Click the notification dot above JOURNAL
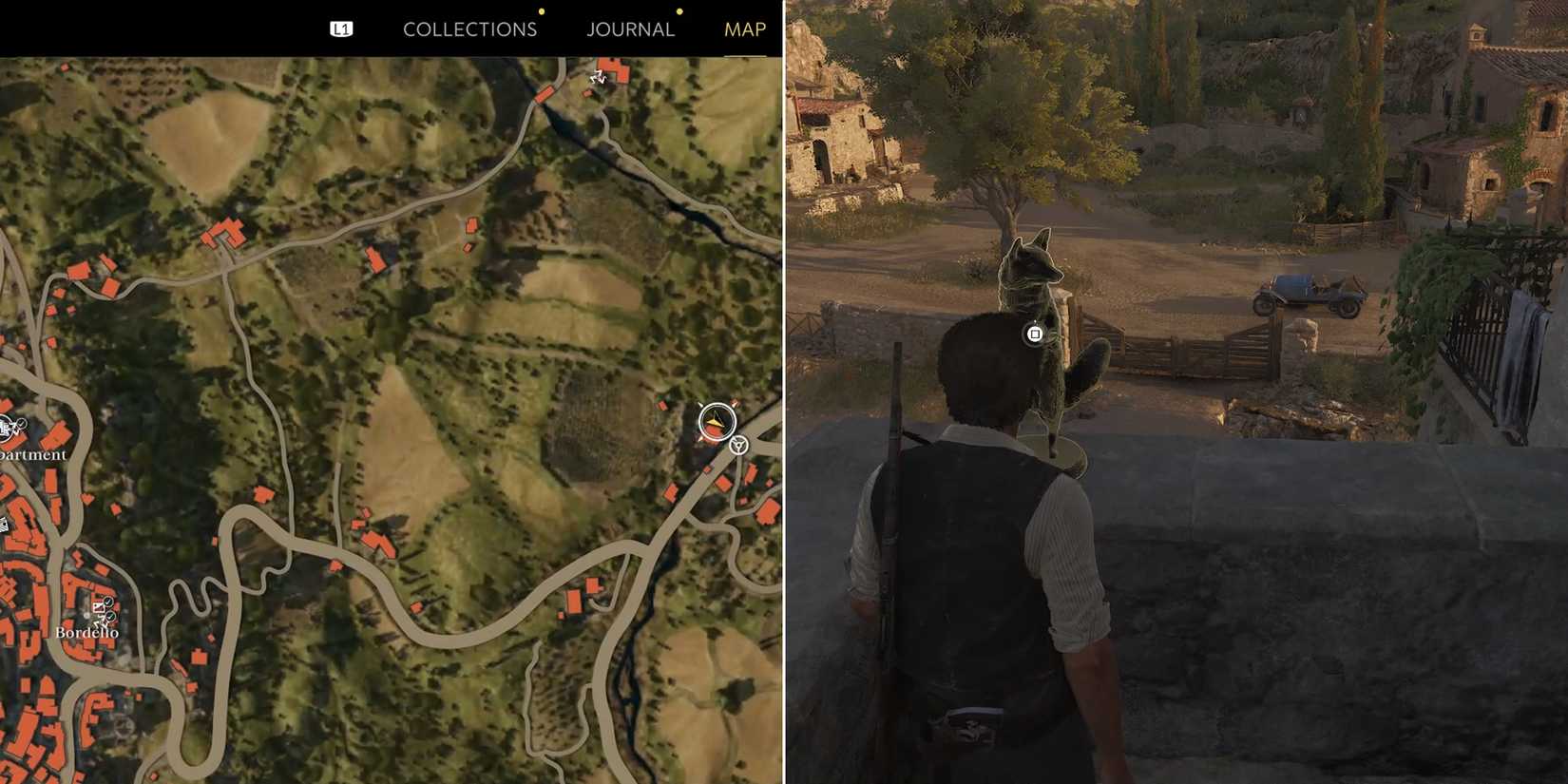1568x784 pixels. 679,12
